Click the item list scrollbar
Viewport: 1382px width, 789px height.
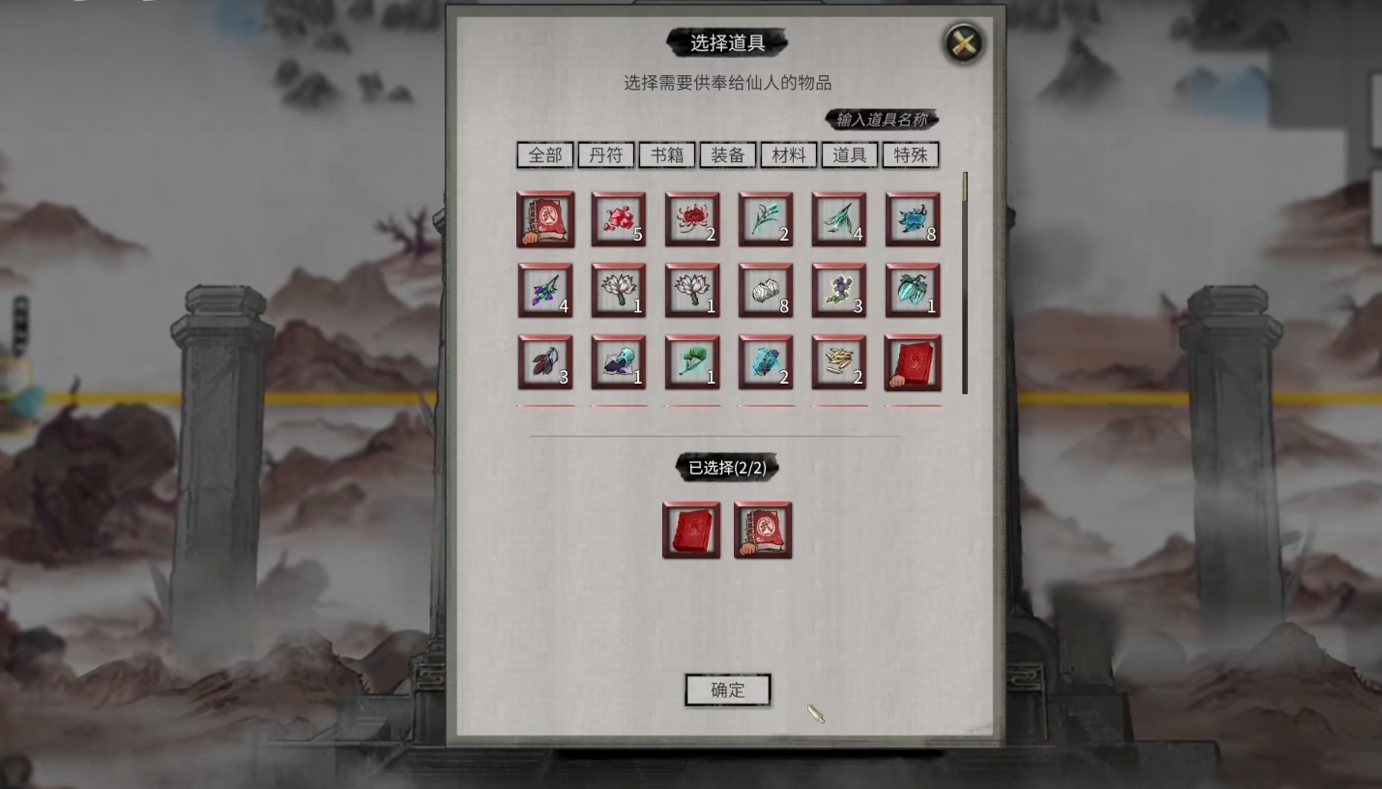965,283
